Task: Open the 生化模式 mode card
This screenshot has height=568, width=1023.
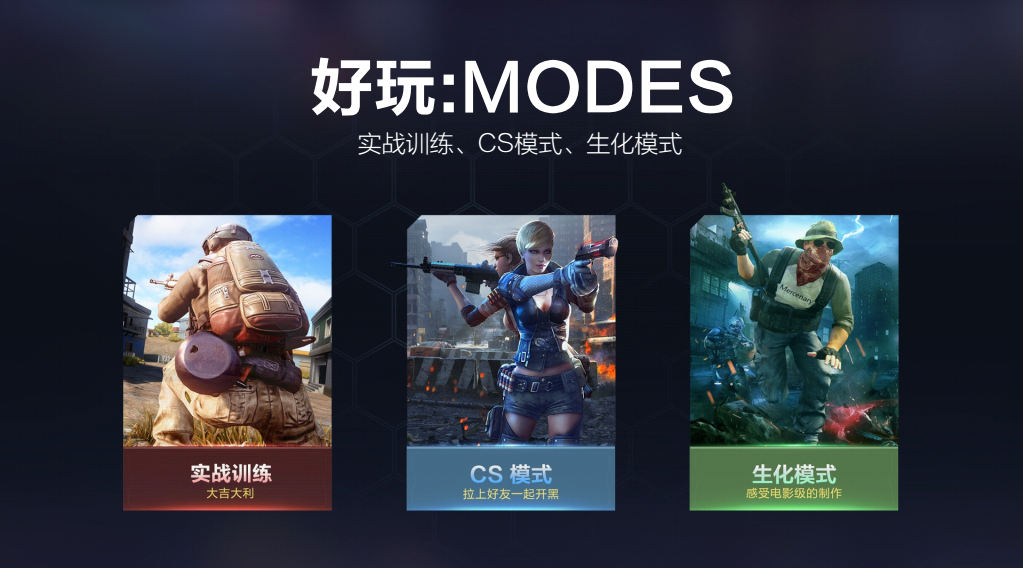Action: coord(793,362)
